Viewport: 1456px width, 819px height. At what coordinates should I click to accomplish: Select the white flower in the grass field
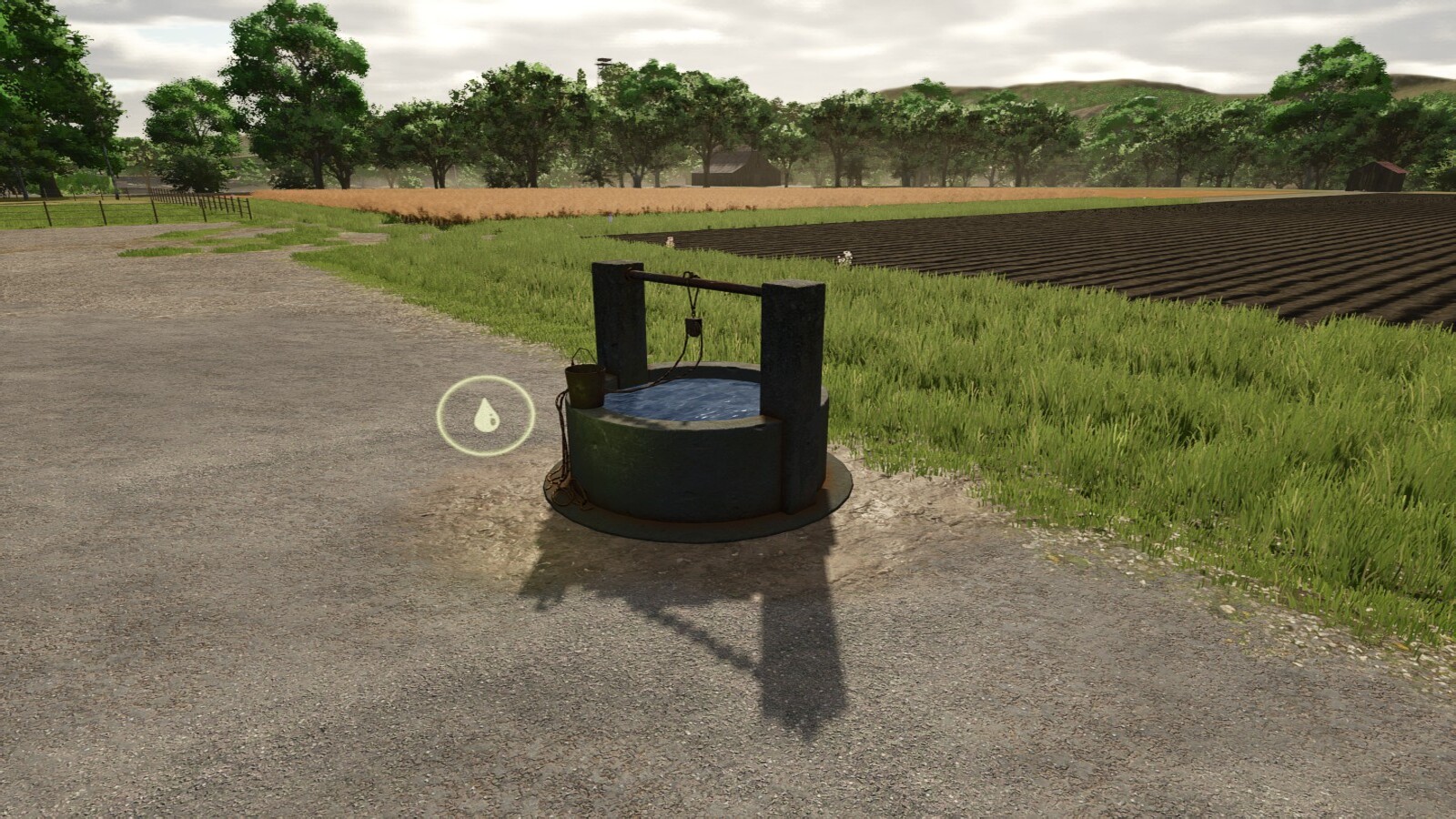[x=846, y=257]
